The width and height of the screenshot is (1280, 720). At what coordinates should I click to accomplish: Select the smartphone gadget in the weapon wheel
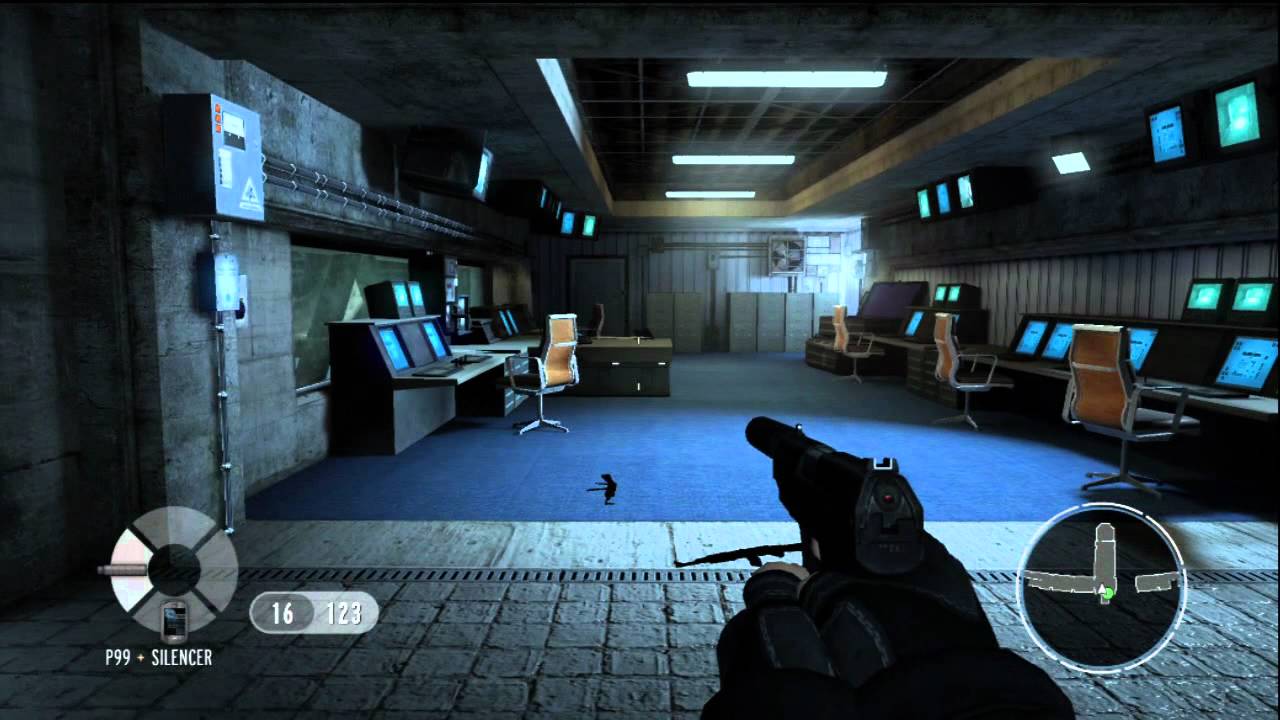173,621
